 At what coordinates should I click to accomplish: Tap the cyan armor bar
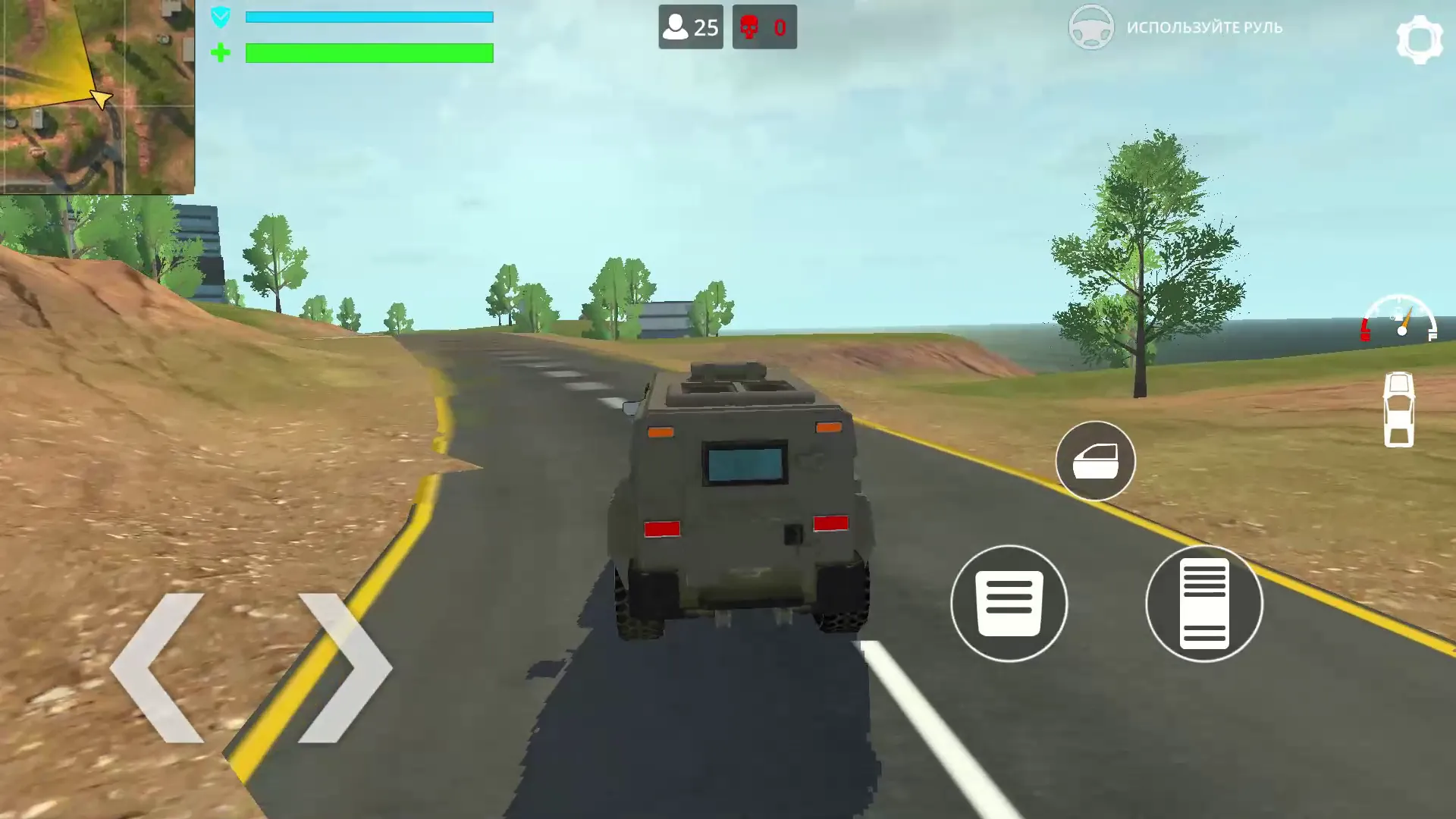click(x=368, y=15)
